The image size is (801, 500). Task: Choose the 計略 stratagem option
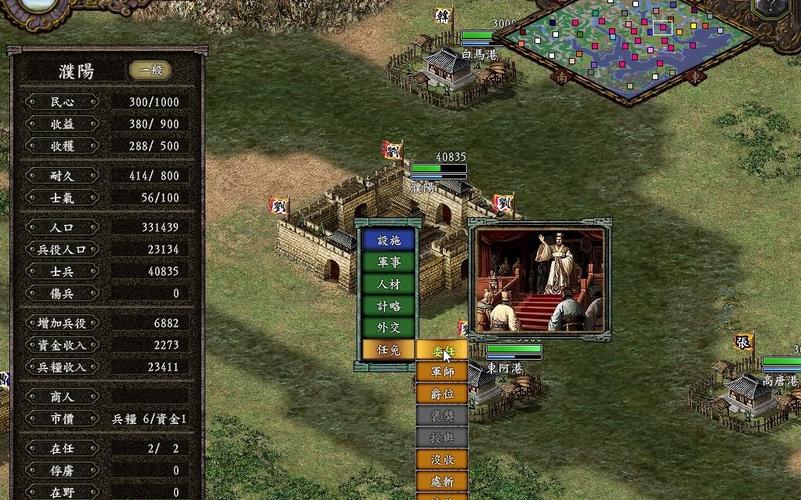point(388,306)
